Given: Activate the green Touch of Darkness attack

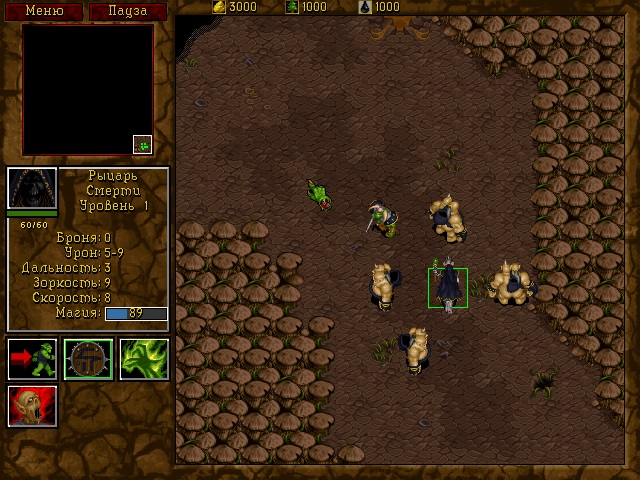Looking at the screenshot, I should tap(144, 359).
